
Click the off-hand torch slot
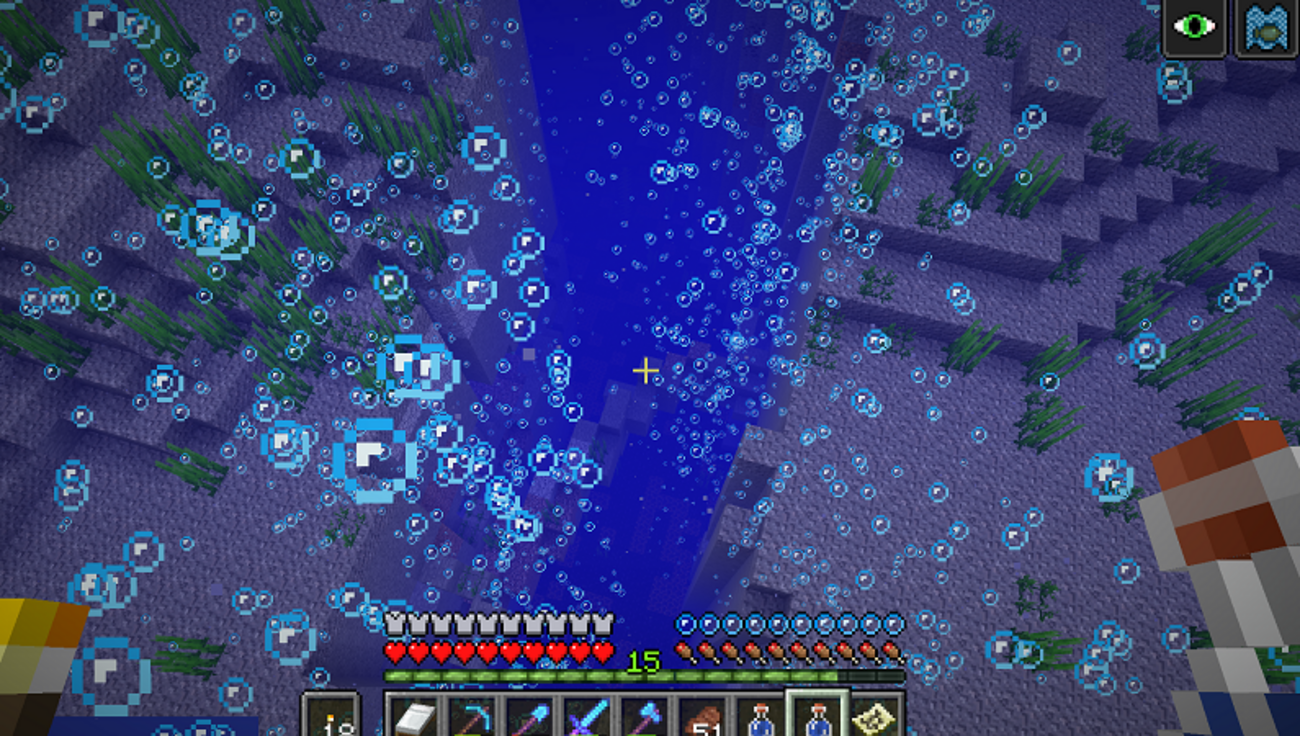pos(331,716)
